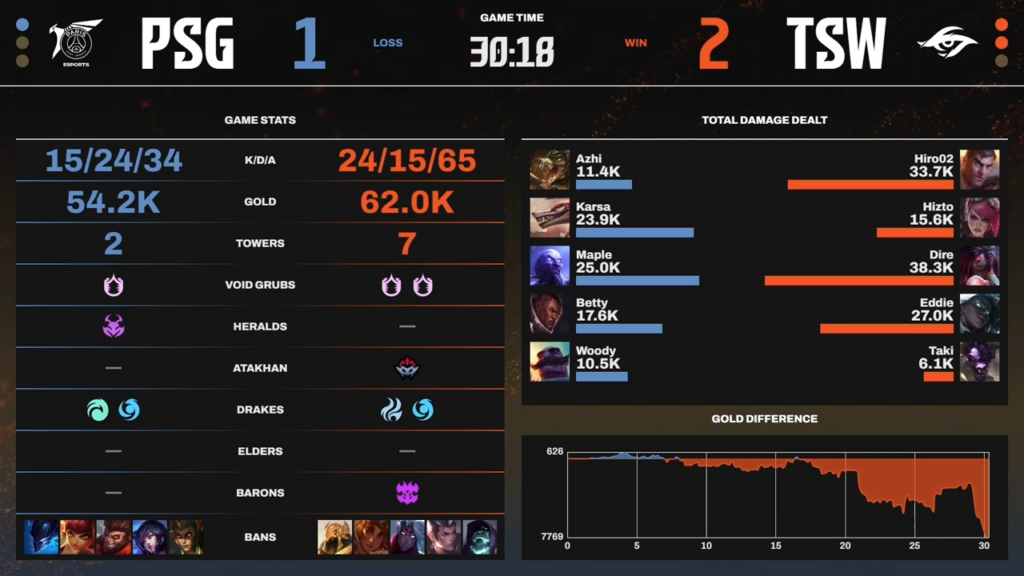The width and height of the screenshot is (1024, 576).
Task: Click the TSW team logo
Action: click(x=948, y=42)
